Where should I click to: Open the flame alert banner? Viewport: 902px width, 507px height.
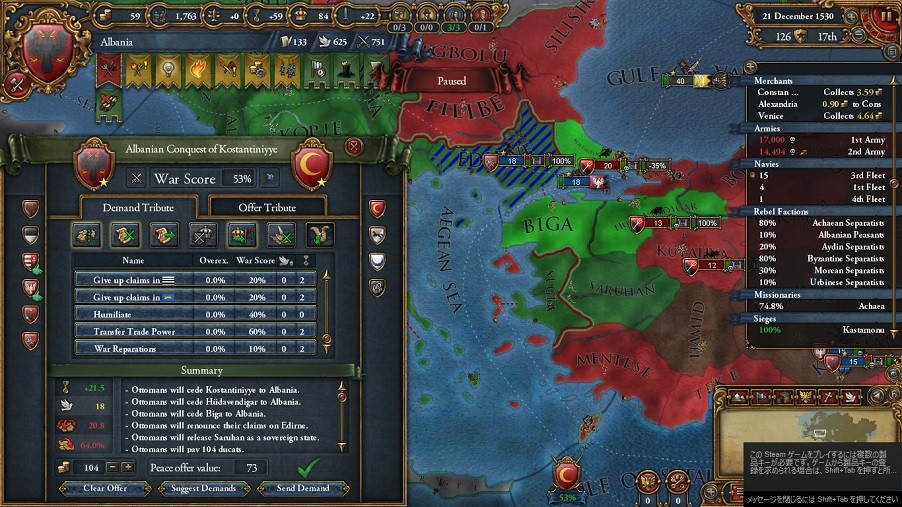pyautogui.click(x=197, y=68)
